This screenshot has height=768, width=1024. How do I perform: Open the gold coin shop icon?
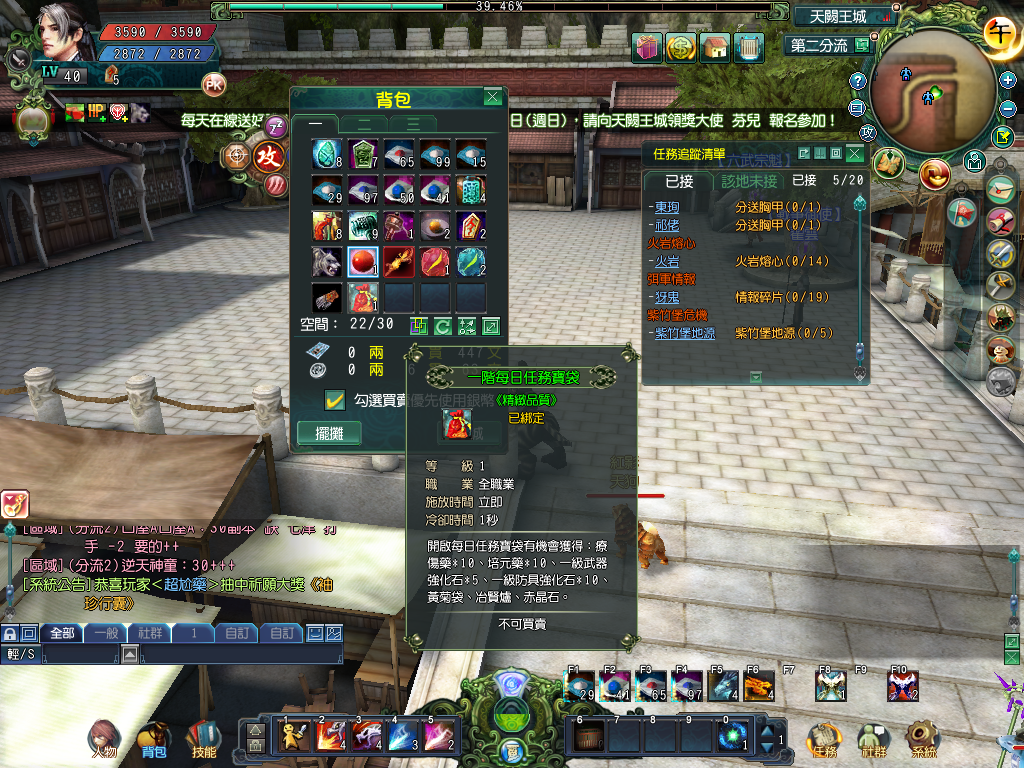click(681, 47)
